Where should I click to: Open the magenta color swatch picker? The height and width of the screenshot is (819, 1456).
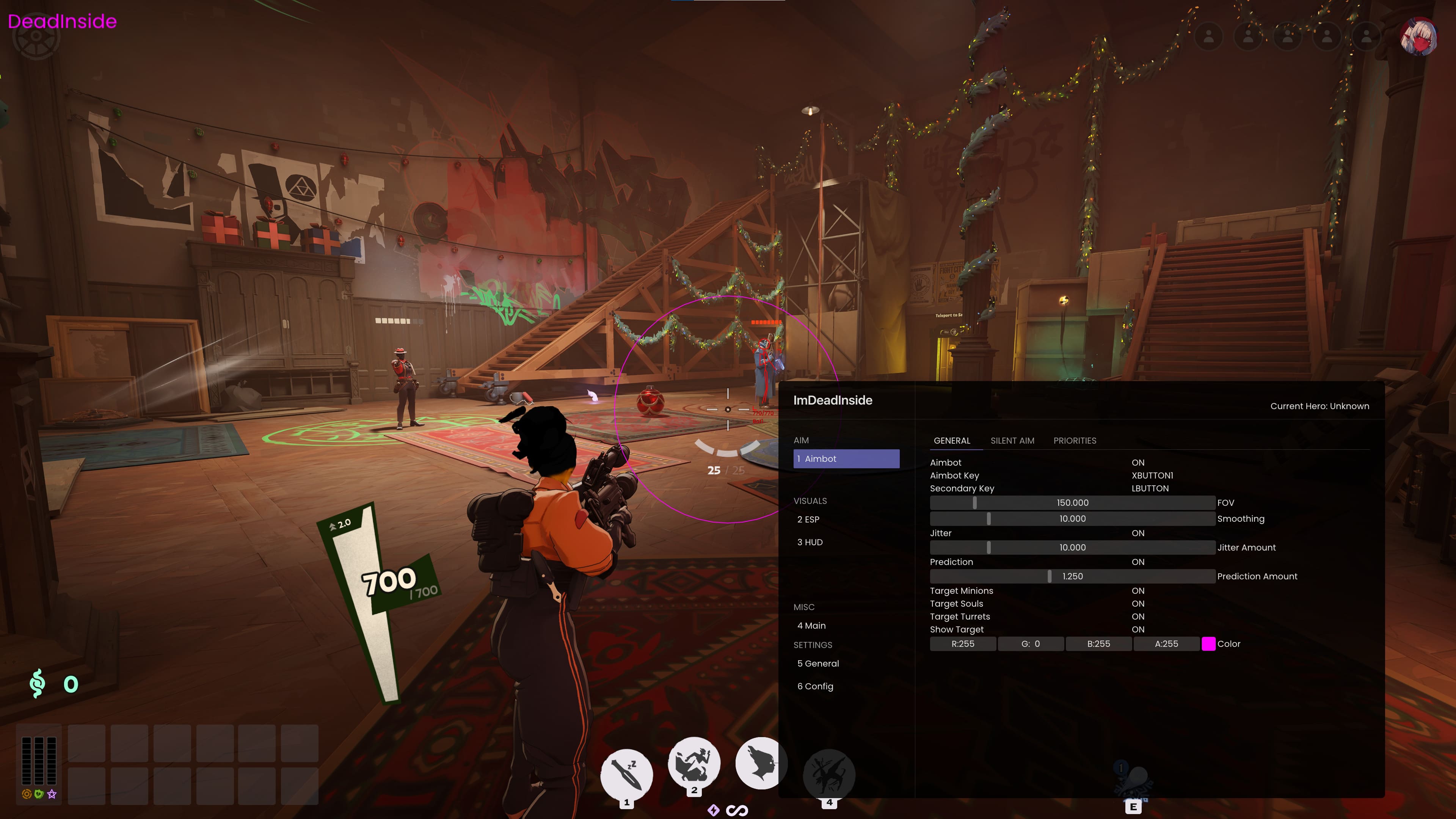coord(1208,644)
